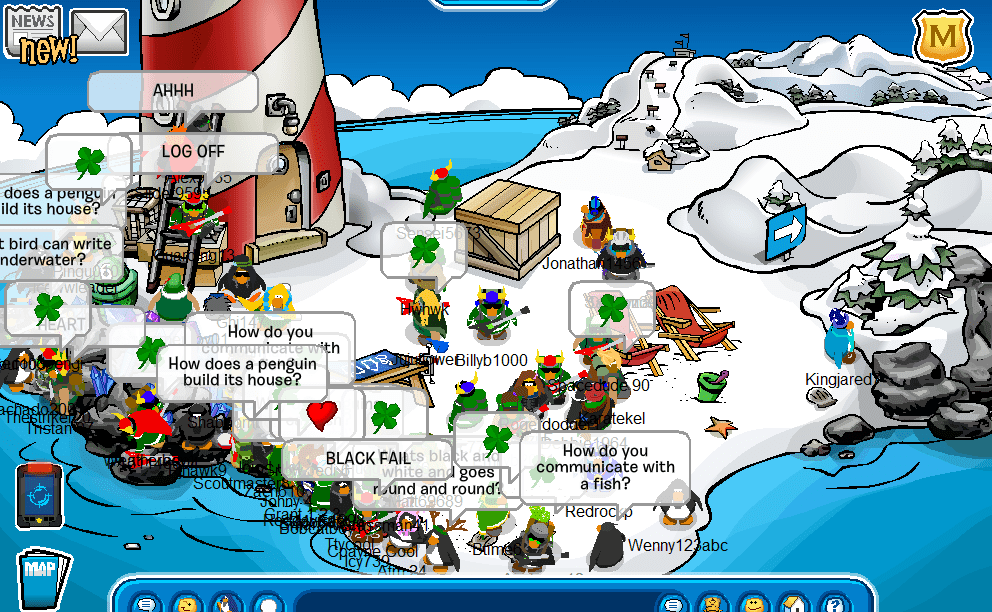The width and height of the screenshot is (992, 612).
Task: Go to your igloo with house icon
Action: pyautogui.click(x=793, y=603)
